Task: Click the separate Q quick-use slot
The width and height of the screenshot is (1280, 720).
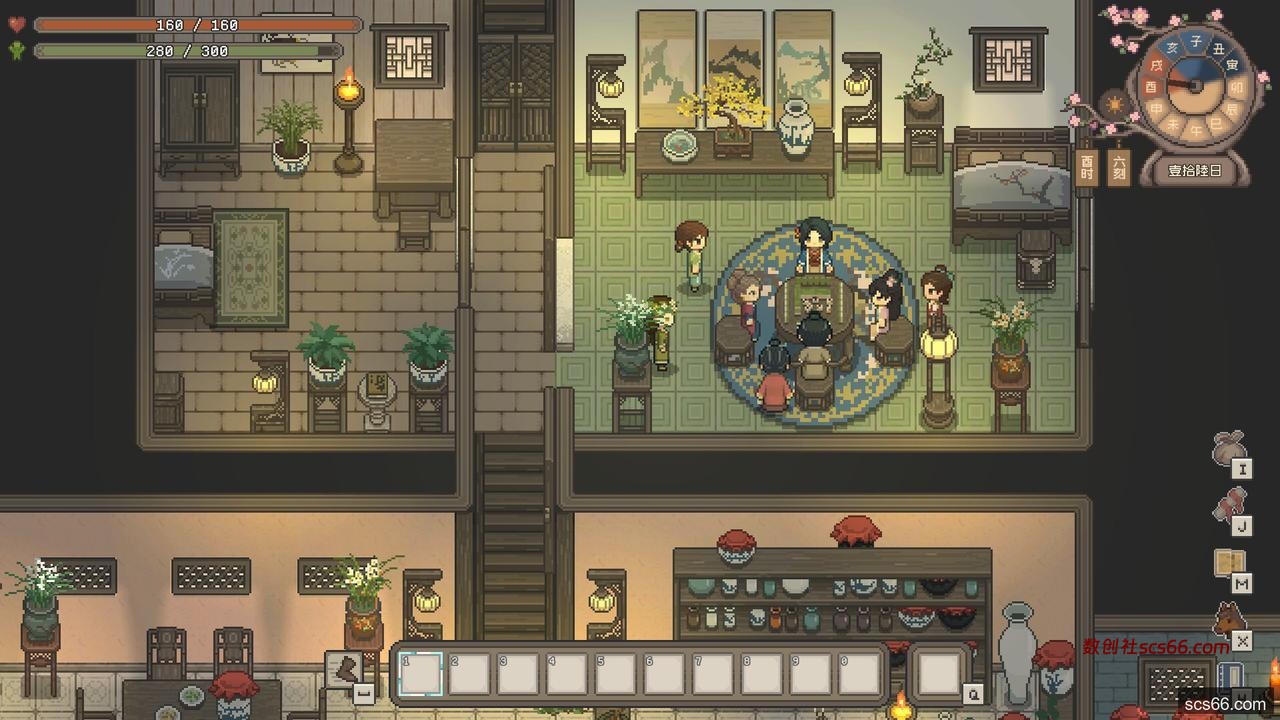Action: (939, 673)
